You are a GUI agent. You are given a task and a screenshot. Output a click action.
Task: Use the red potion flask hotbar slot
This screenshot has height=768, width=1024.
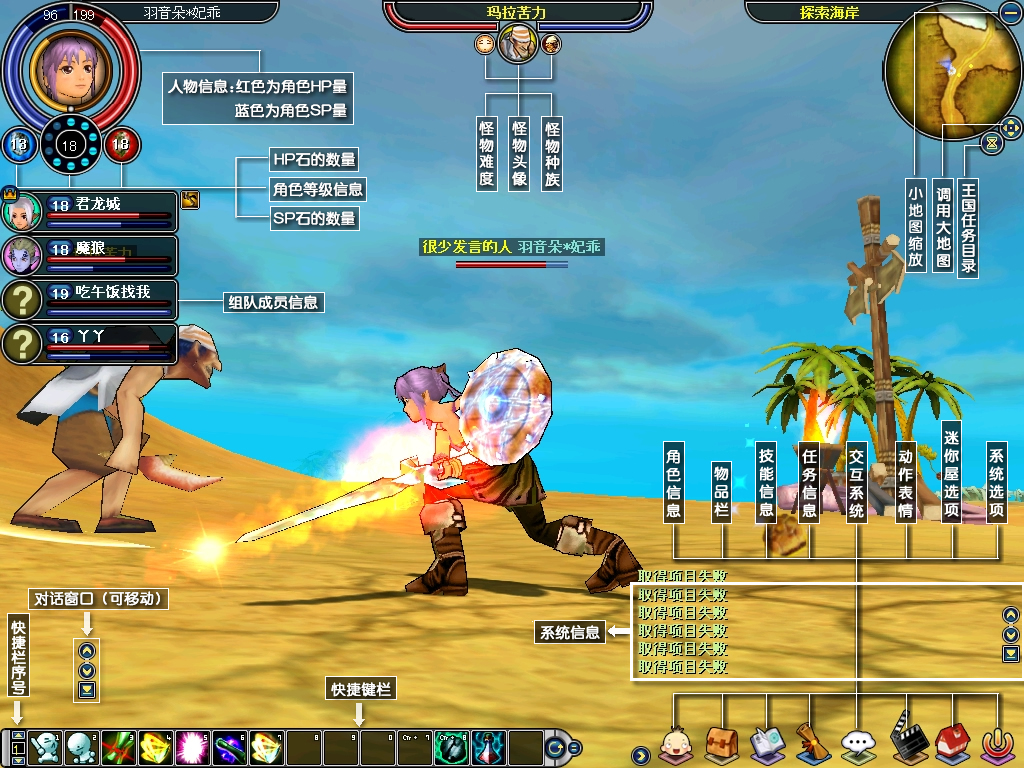tap(487, 746)
